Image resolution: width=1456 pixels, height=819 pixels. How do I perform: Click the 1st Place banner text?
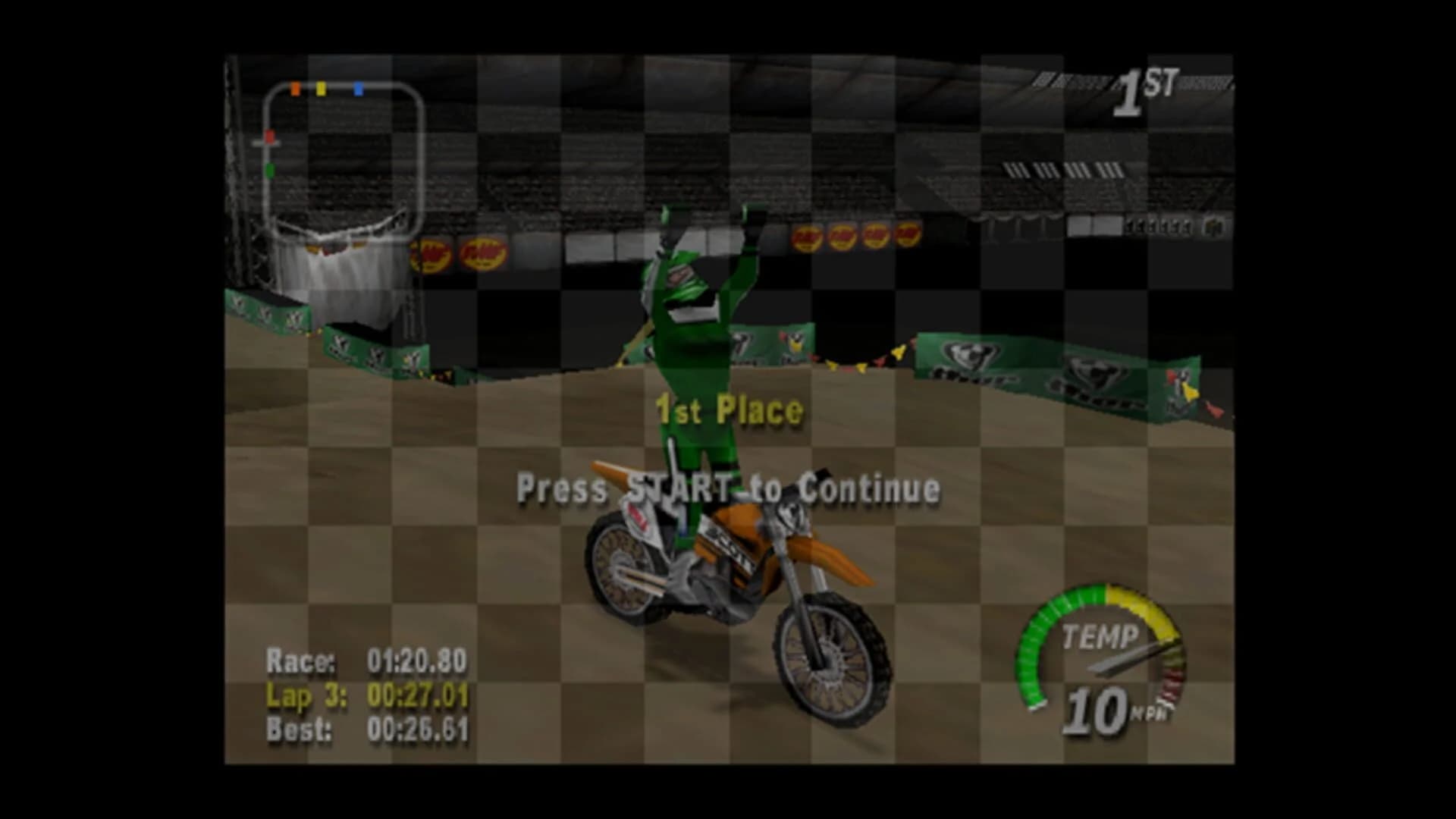pyautogui.click(x=730, y=409)
